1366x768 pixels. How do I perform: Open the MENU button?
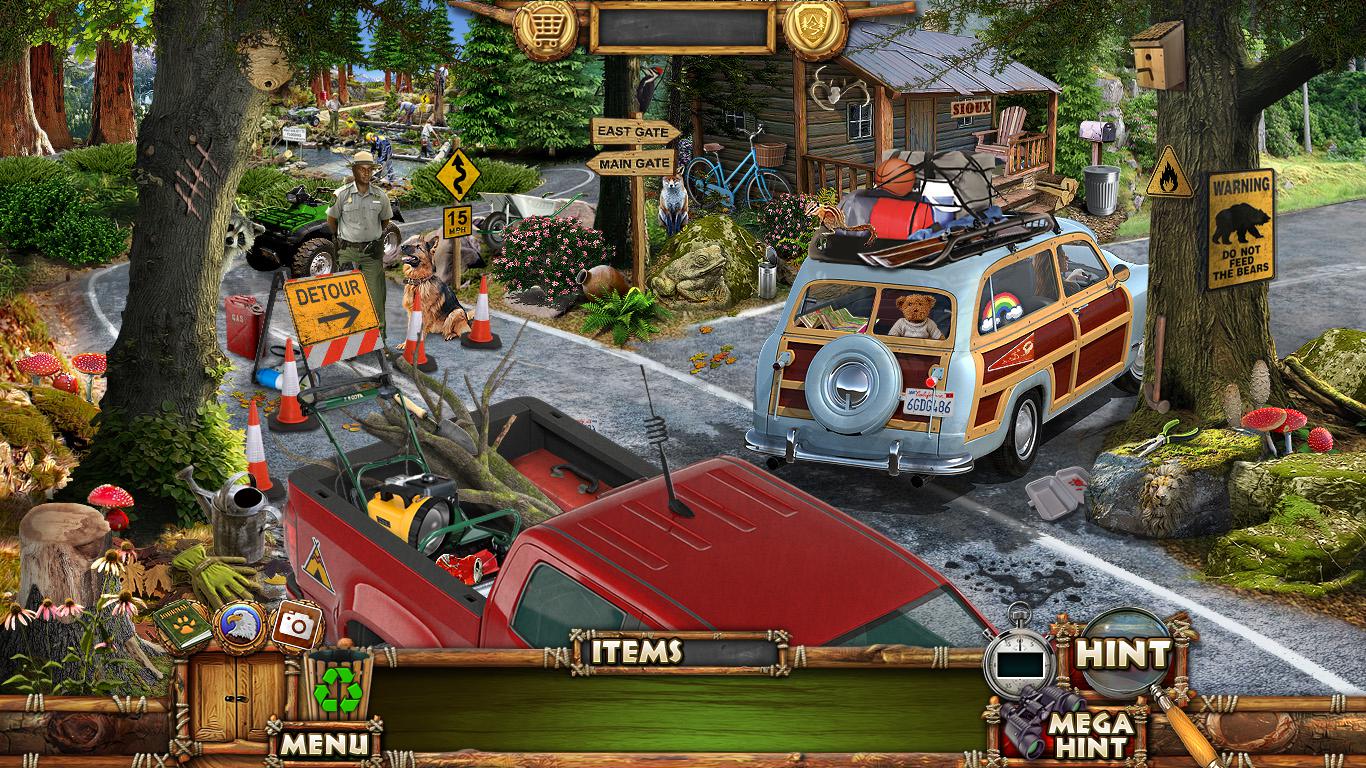[324, 743]
